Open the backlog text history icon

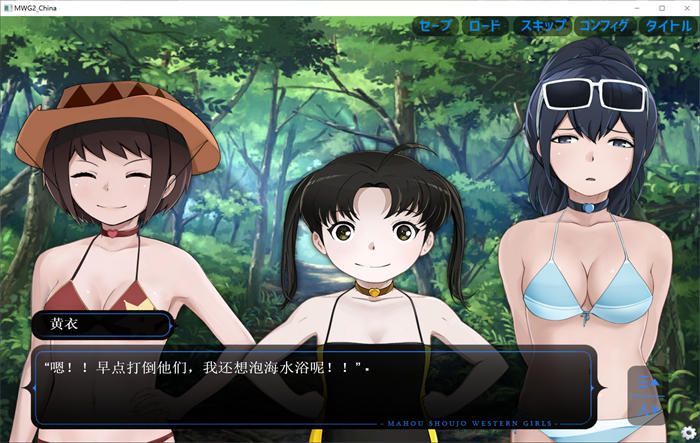point(647,383)
